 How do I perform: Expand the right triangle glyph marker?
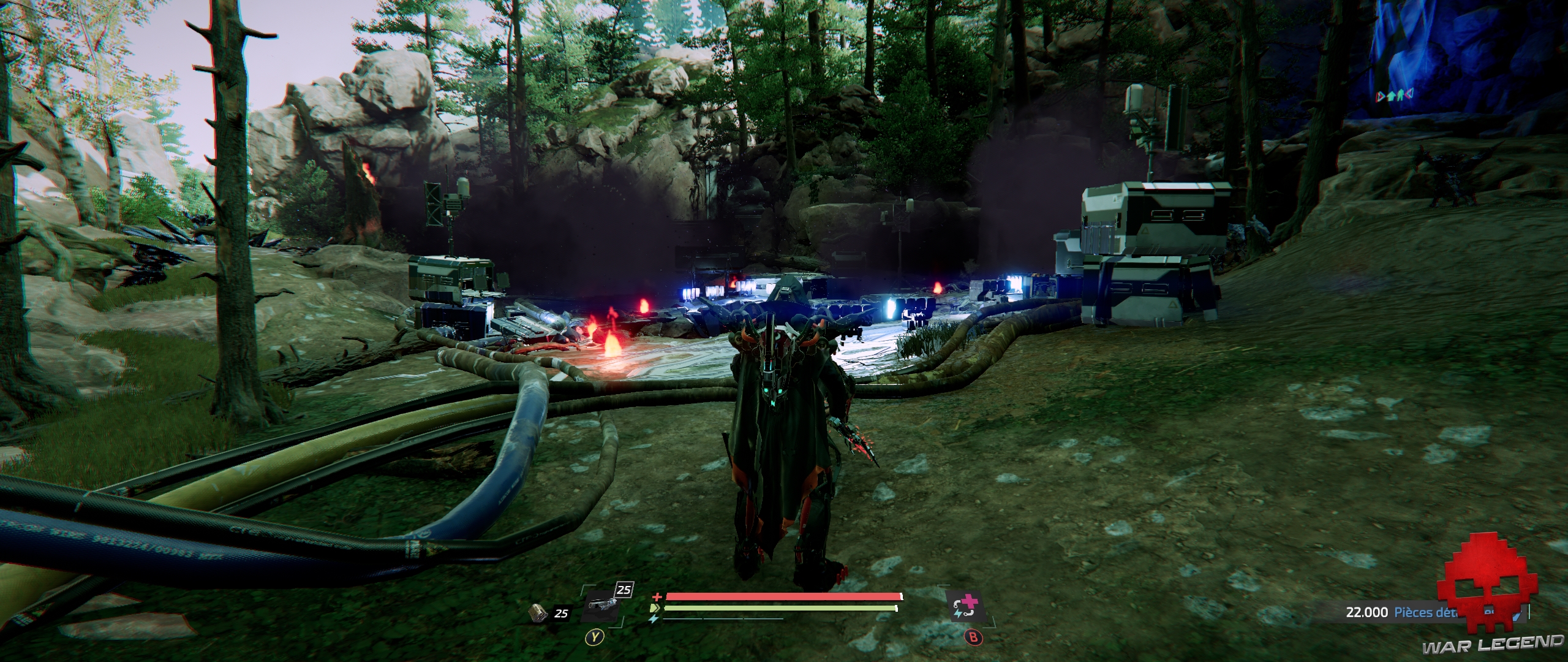click(1409, 95)
